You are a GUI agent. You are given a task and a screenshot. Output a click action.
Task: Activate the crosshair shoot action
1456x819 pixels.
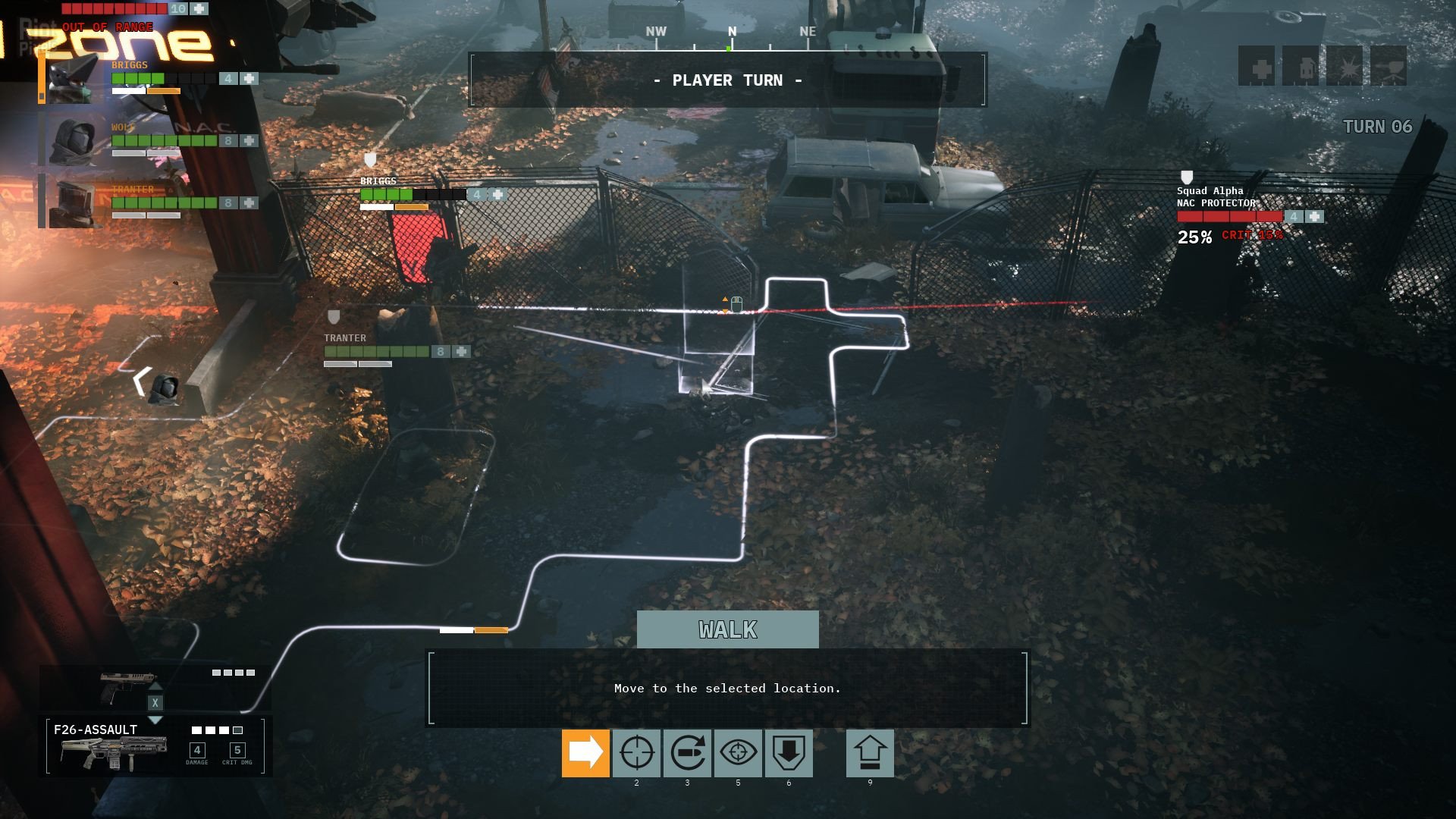(x=636, y=753)
